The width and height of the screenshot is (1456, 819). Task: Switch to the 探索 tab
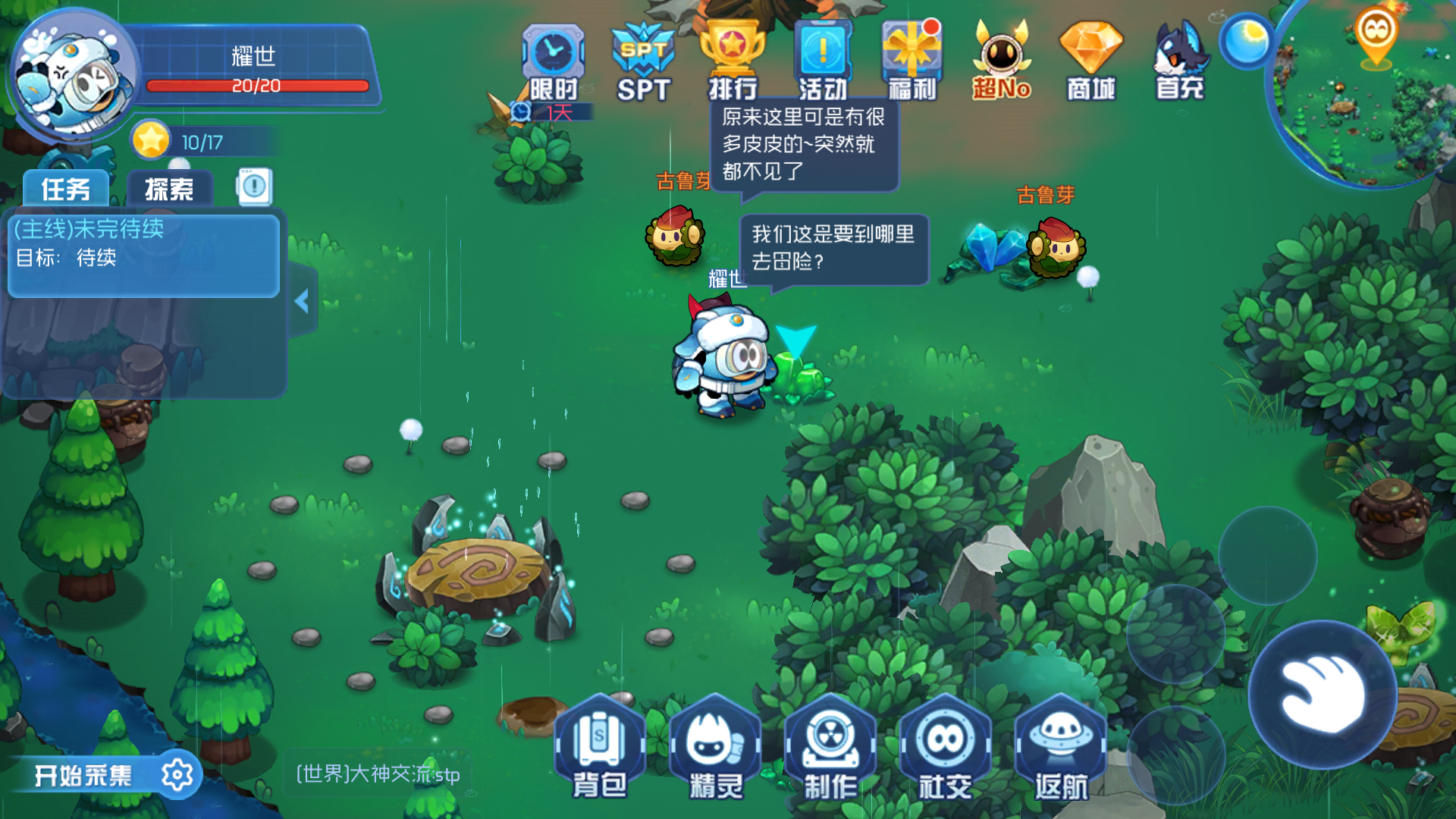point(170,187)
